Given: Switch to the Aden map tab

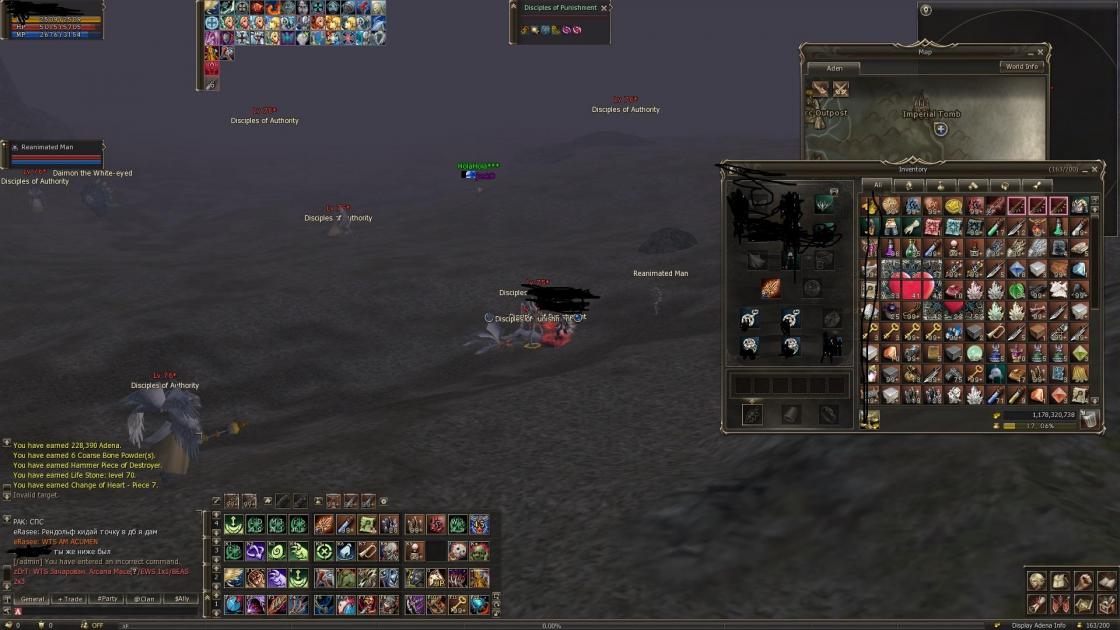Looking at the screenshot, I should pos(834,69).
